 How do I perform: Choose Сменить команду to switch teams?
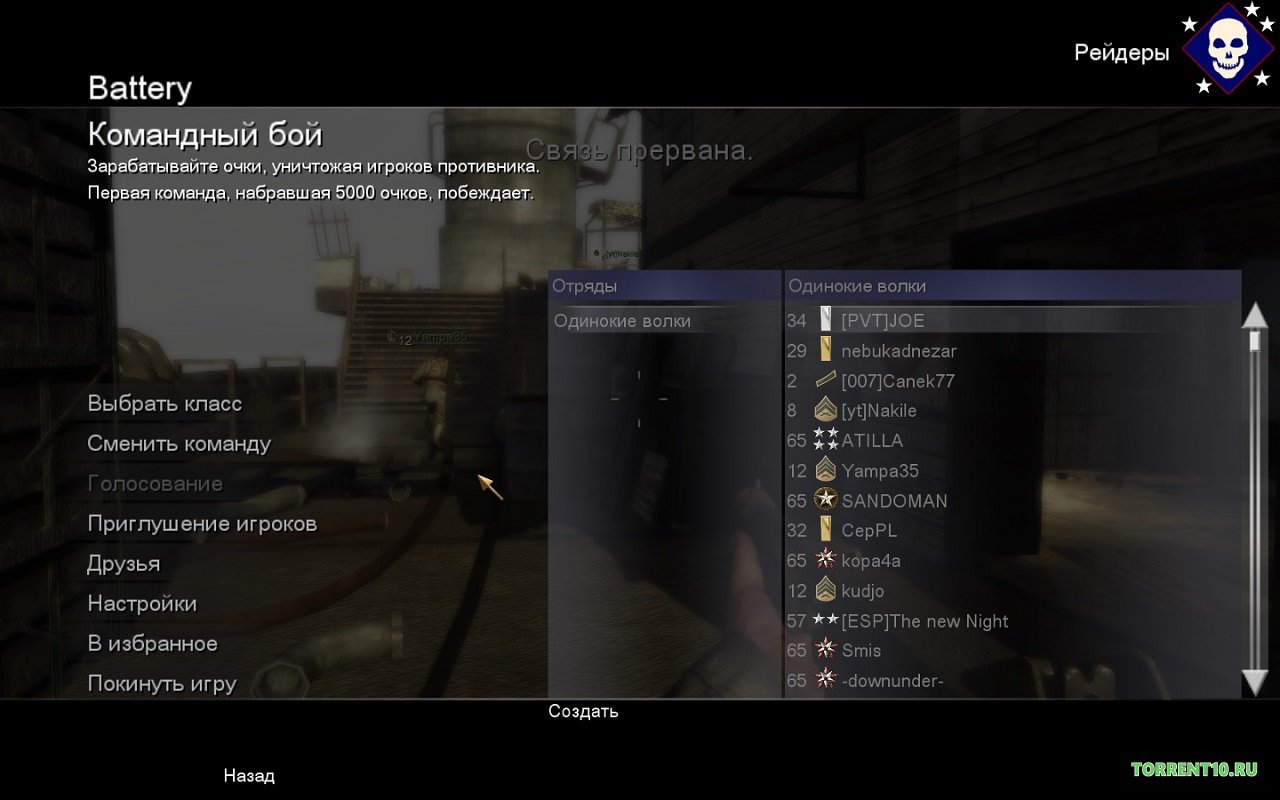click(179, 444)
